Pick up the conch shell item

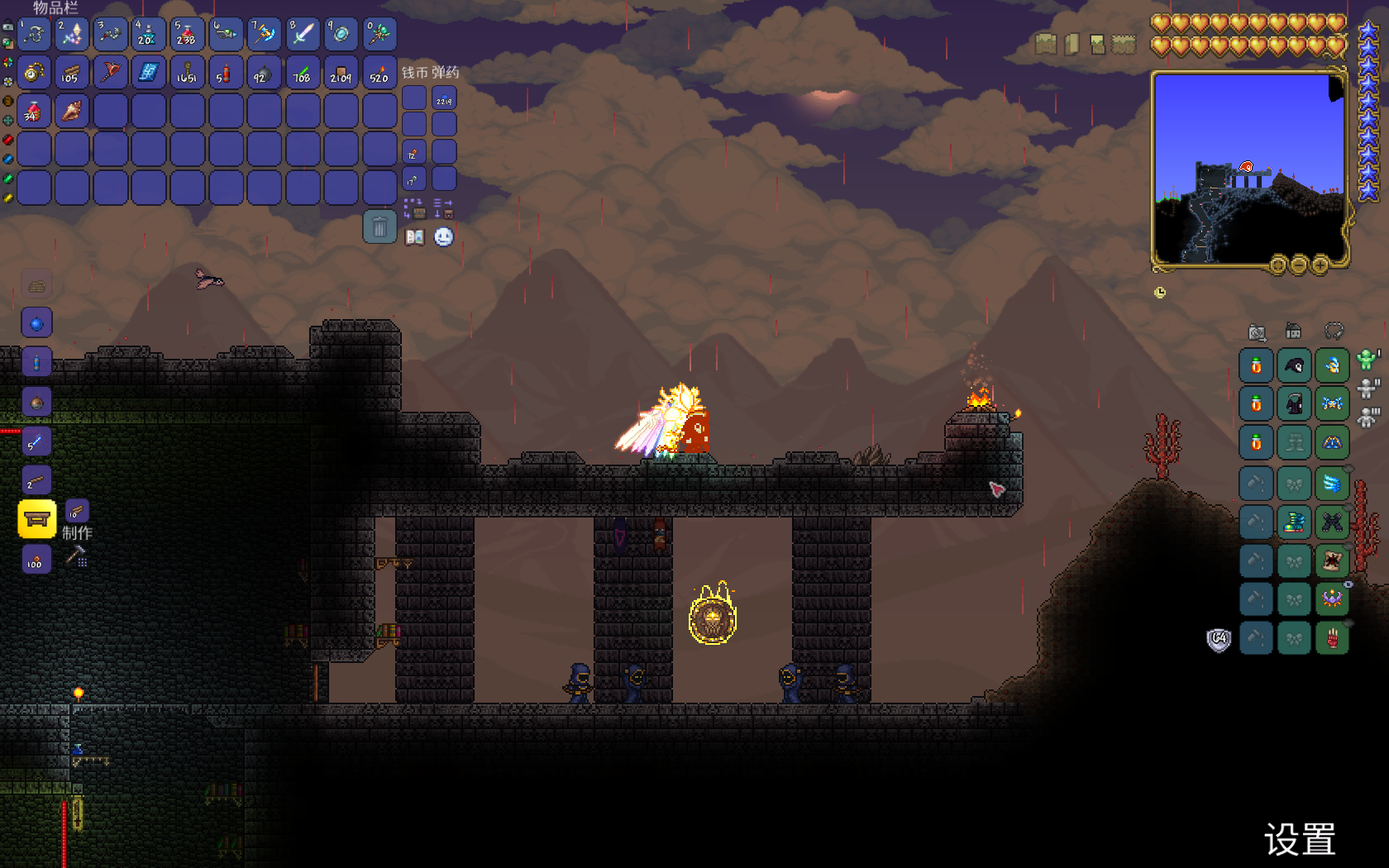coord(72,112)
